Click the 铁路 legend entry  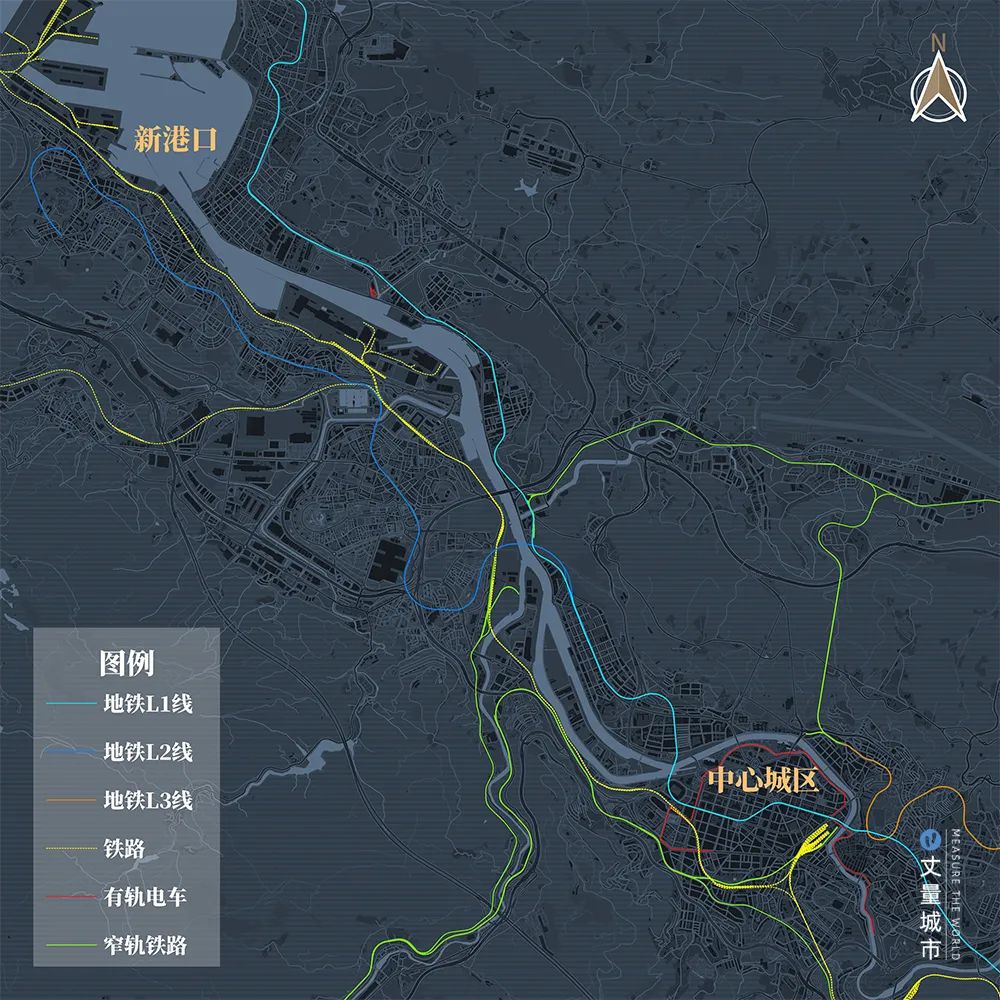[125, 849]
